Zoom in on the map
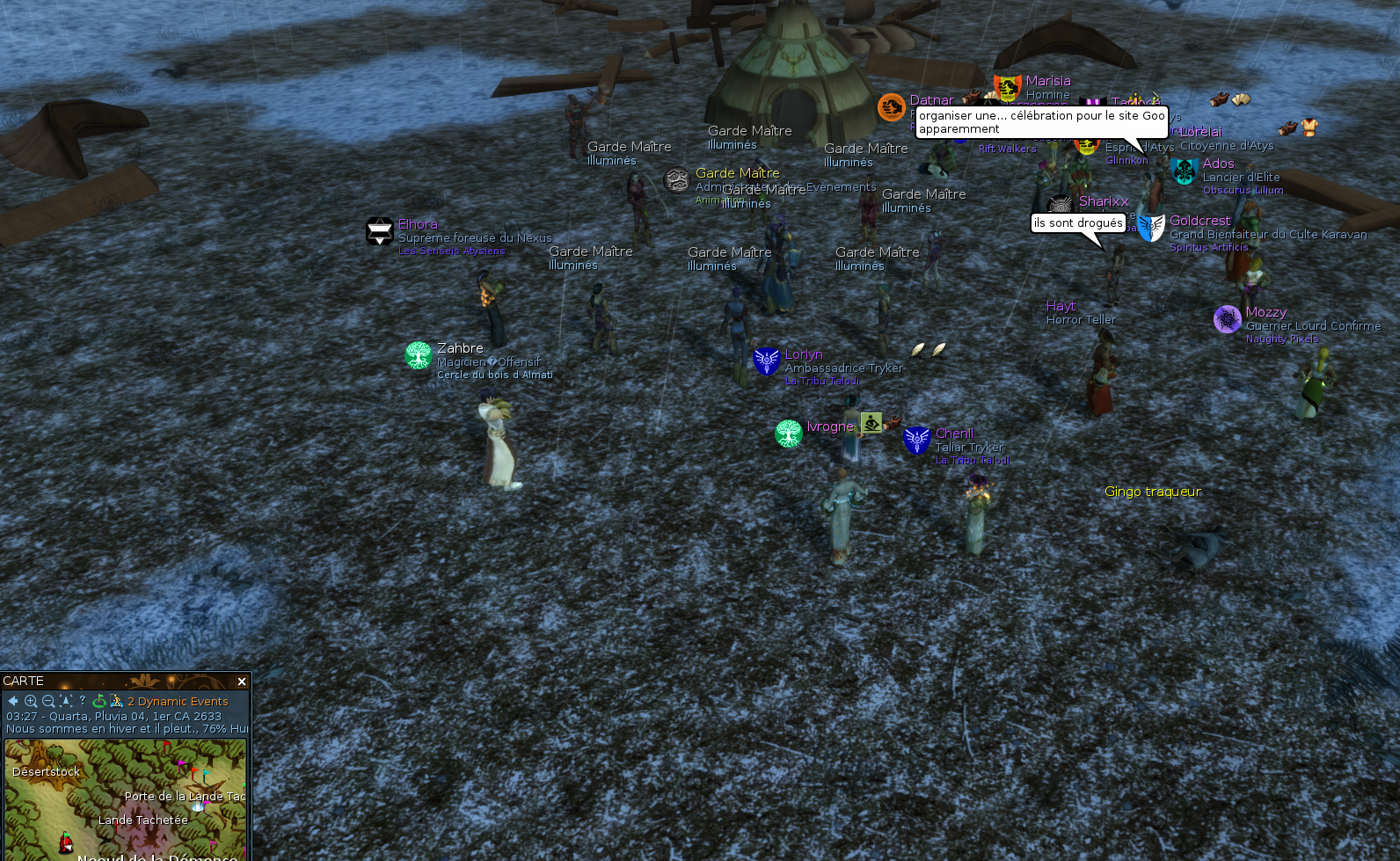The image size is (1400, 861). click(31, 701)
